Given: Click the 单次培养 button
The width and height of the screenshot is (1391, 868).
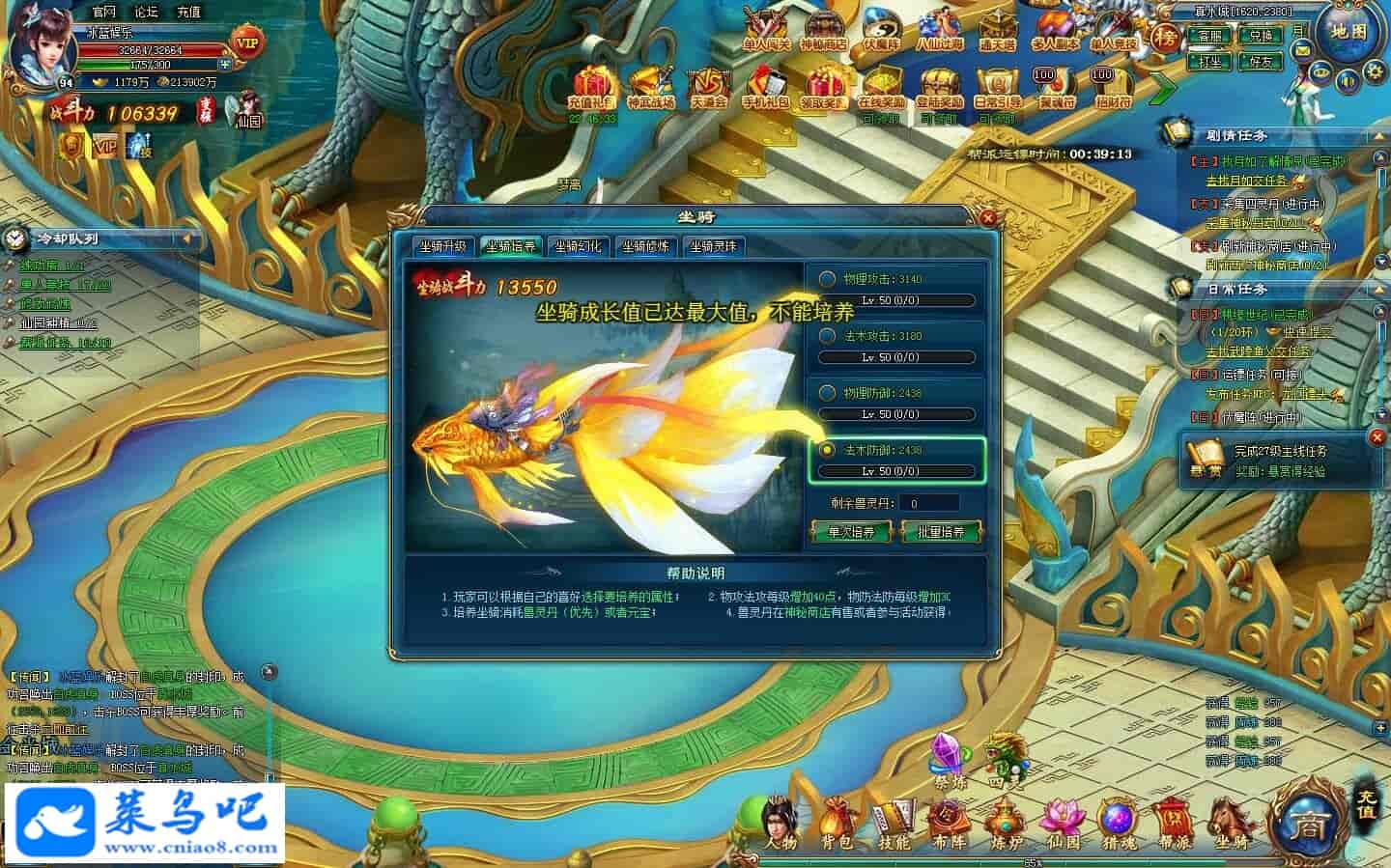Looking at the screenshot, I should [x=851, y=532].
